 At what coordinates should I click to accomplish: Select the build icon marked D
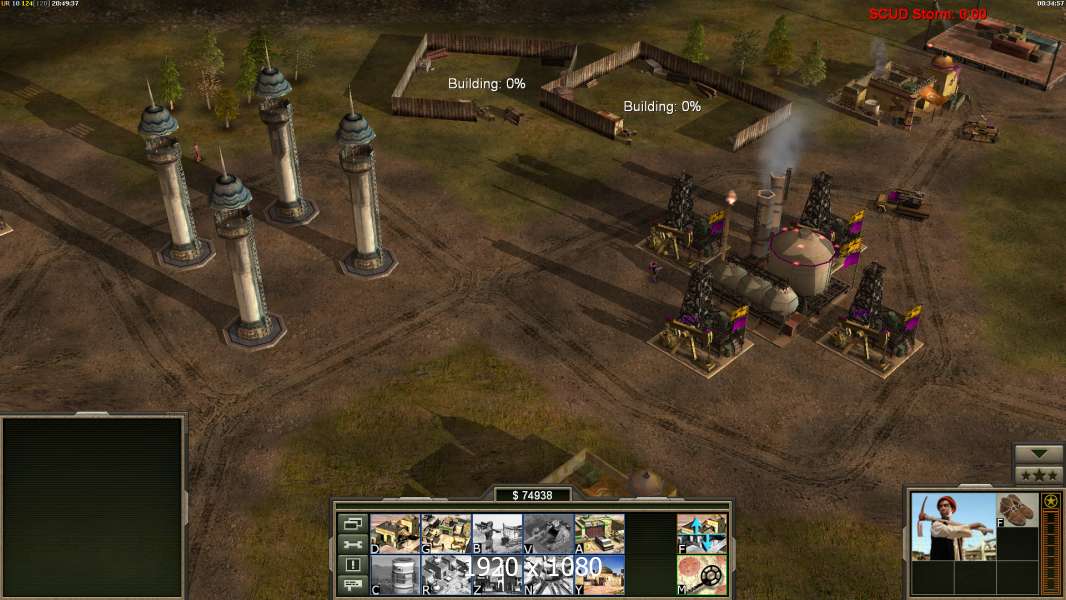395,533
